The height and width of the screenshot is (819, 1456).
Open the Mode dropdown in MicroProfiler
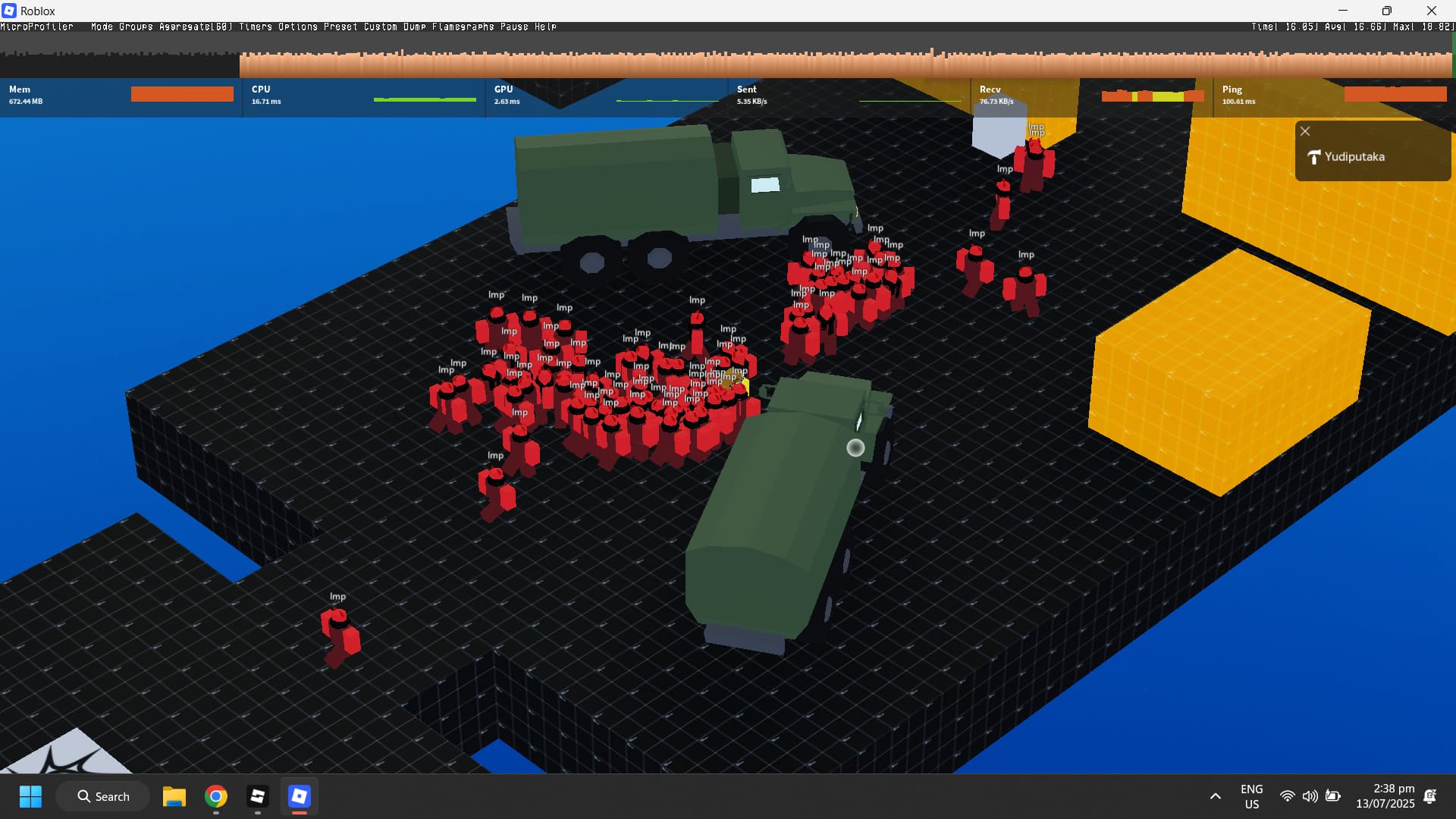[103, 27]
